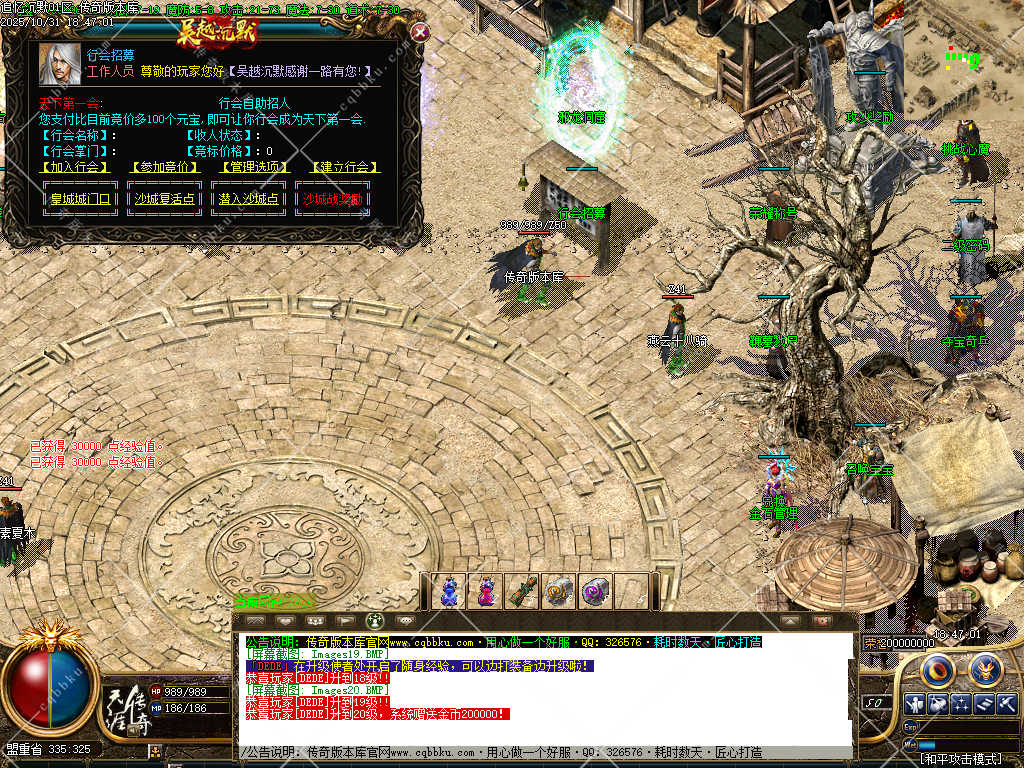Use the pink potion in the hotbar
The image size is (1024, 768).
click(x=486, y=591)
